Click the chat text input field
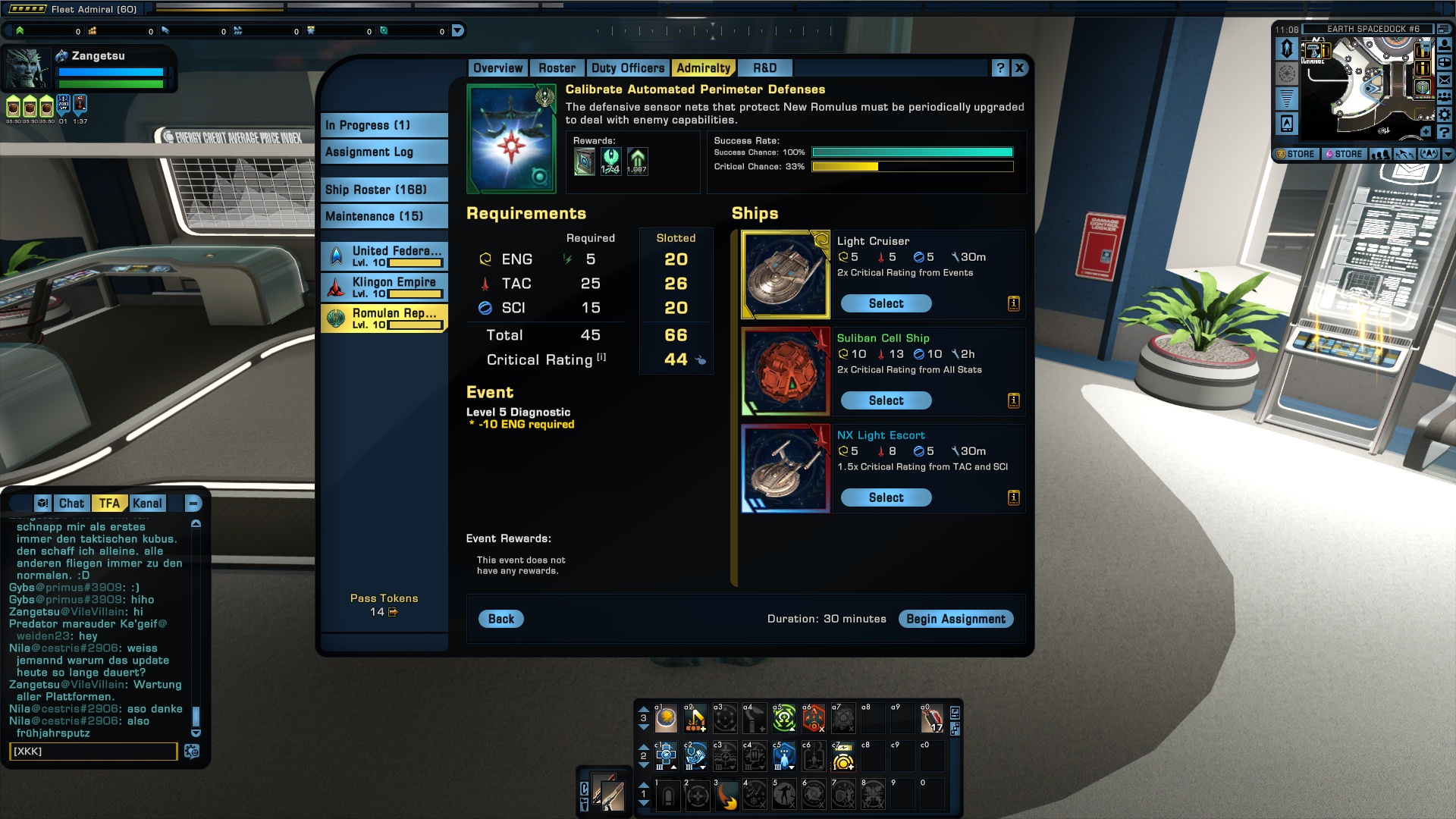 click(x=93, y=752)
